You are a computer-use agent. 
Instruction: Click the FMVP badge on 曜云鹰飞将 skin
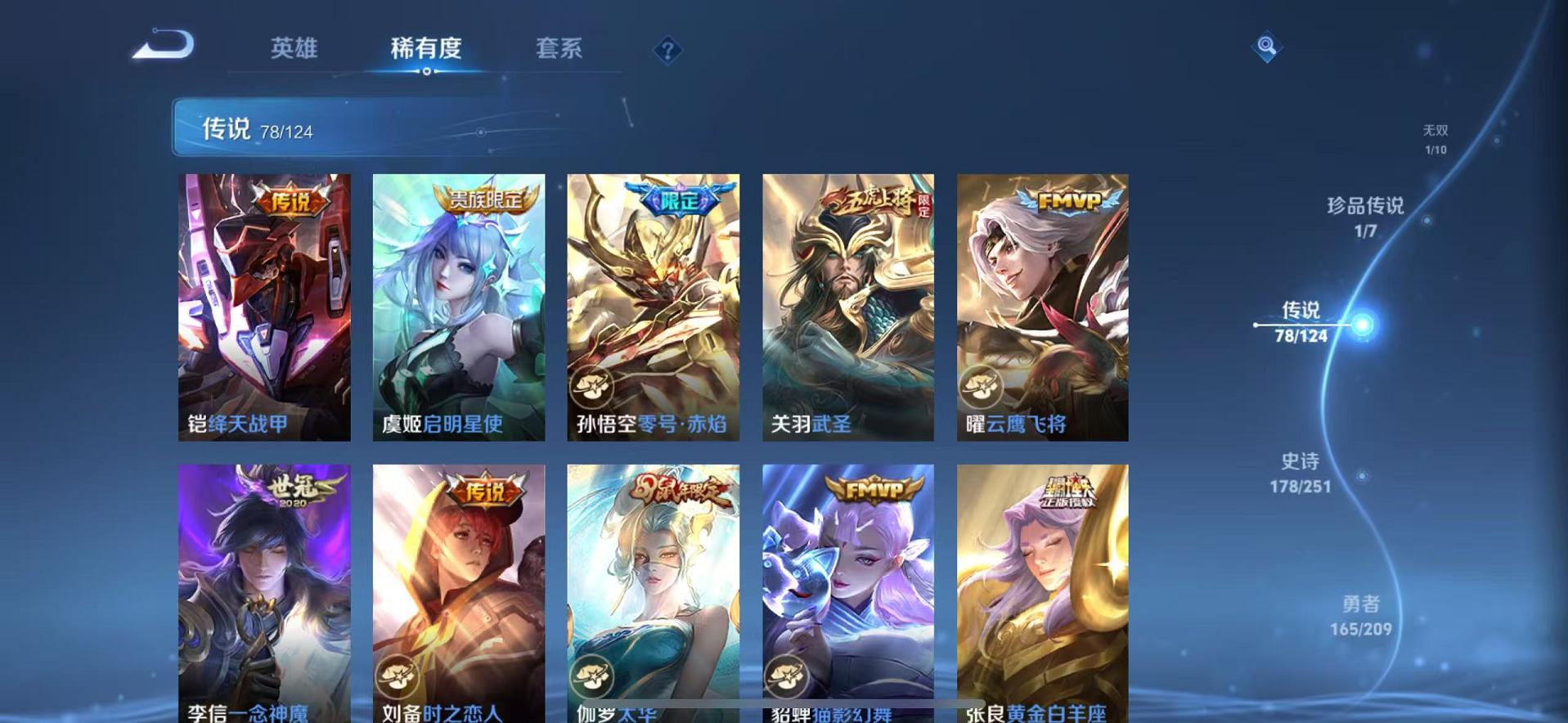pos(1071,199)
